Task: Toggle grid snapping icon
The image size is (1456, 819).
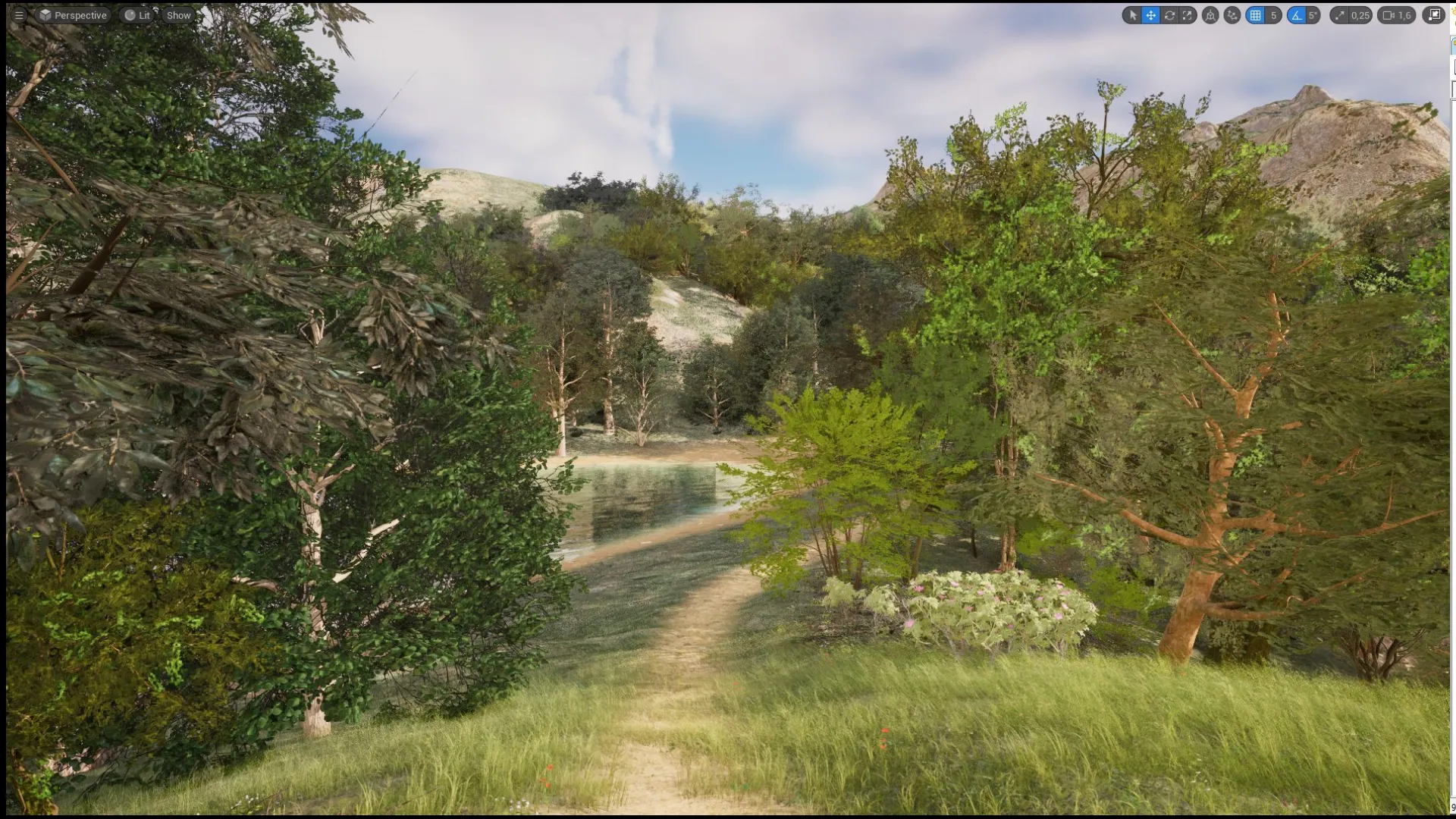Action: 1256,15
